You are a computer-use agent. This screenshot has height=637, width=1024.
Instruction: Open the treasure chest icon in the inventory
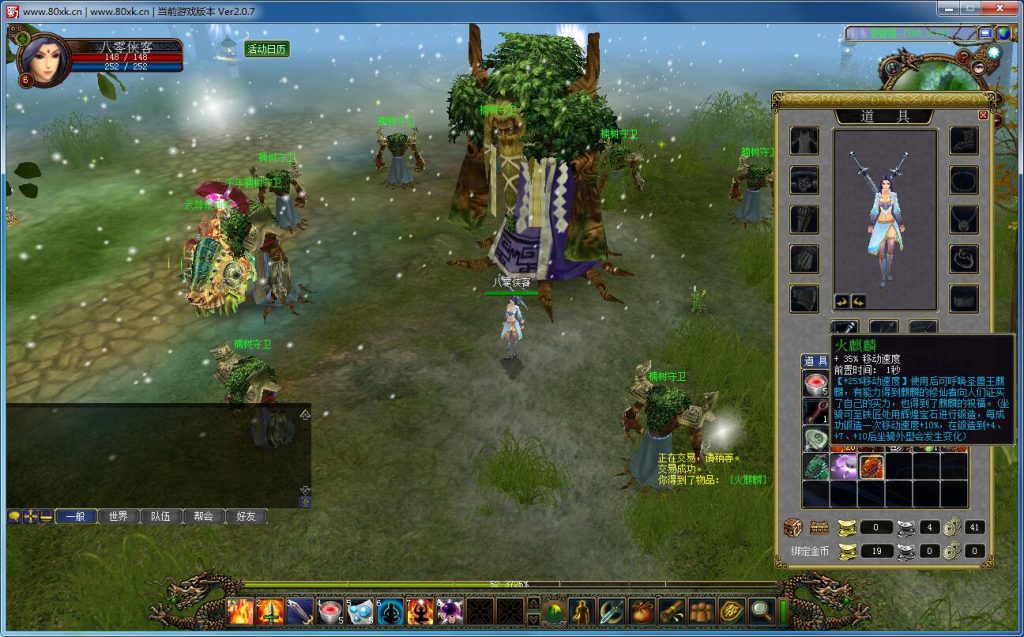(x=792, y=527)
